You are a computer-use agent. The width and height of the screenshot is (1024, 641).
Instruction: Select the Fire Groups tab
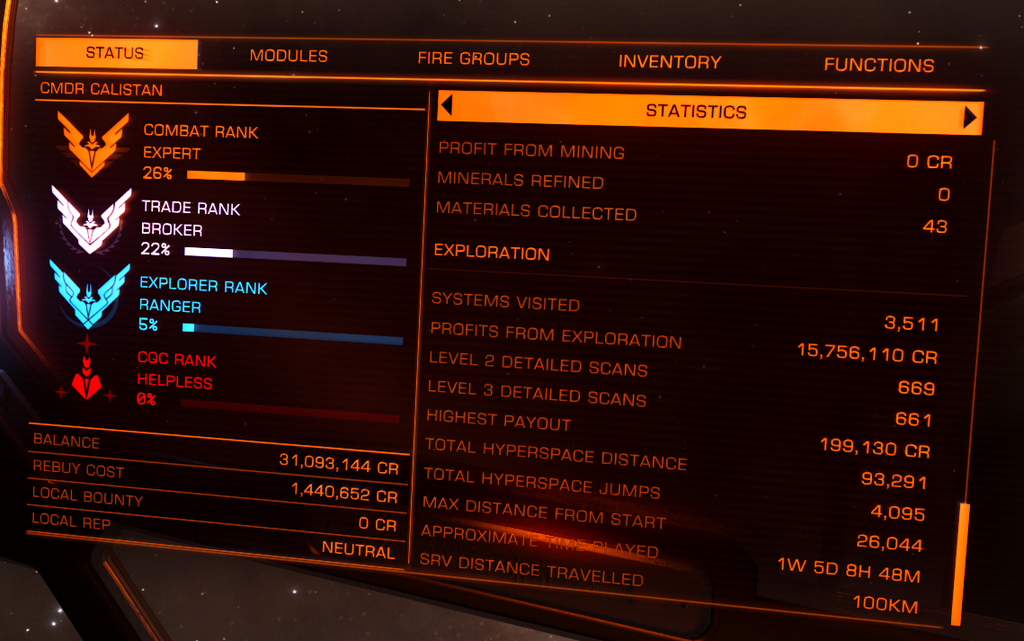pyautogui.click(x=473, y=59)
